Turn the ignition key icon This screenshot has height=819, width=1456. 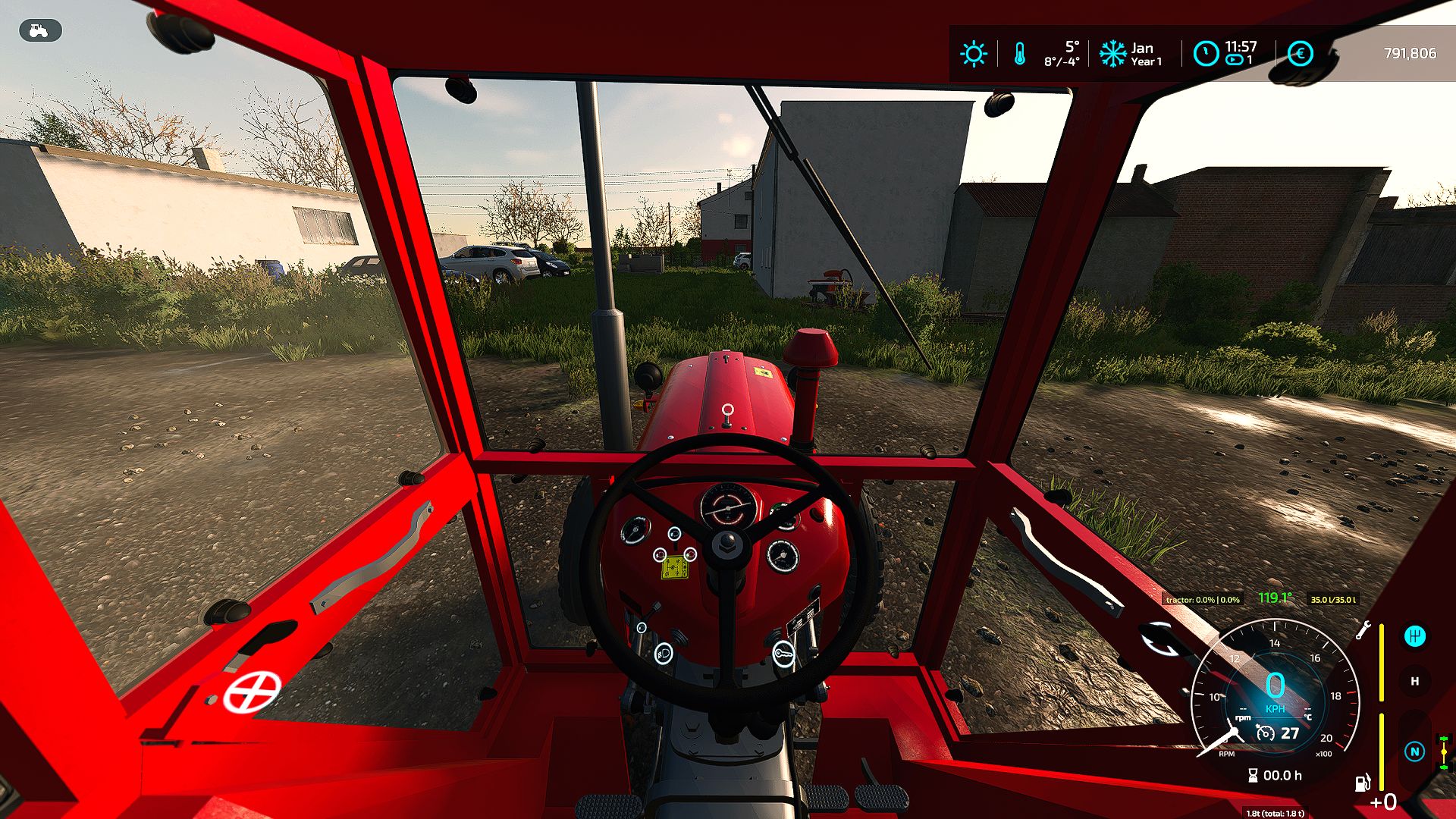point(783,653)
